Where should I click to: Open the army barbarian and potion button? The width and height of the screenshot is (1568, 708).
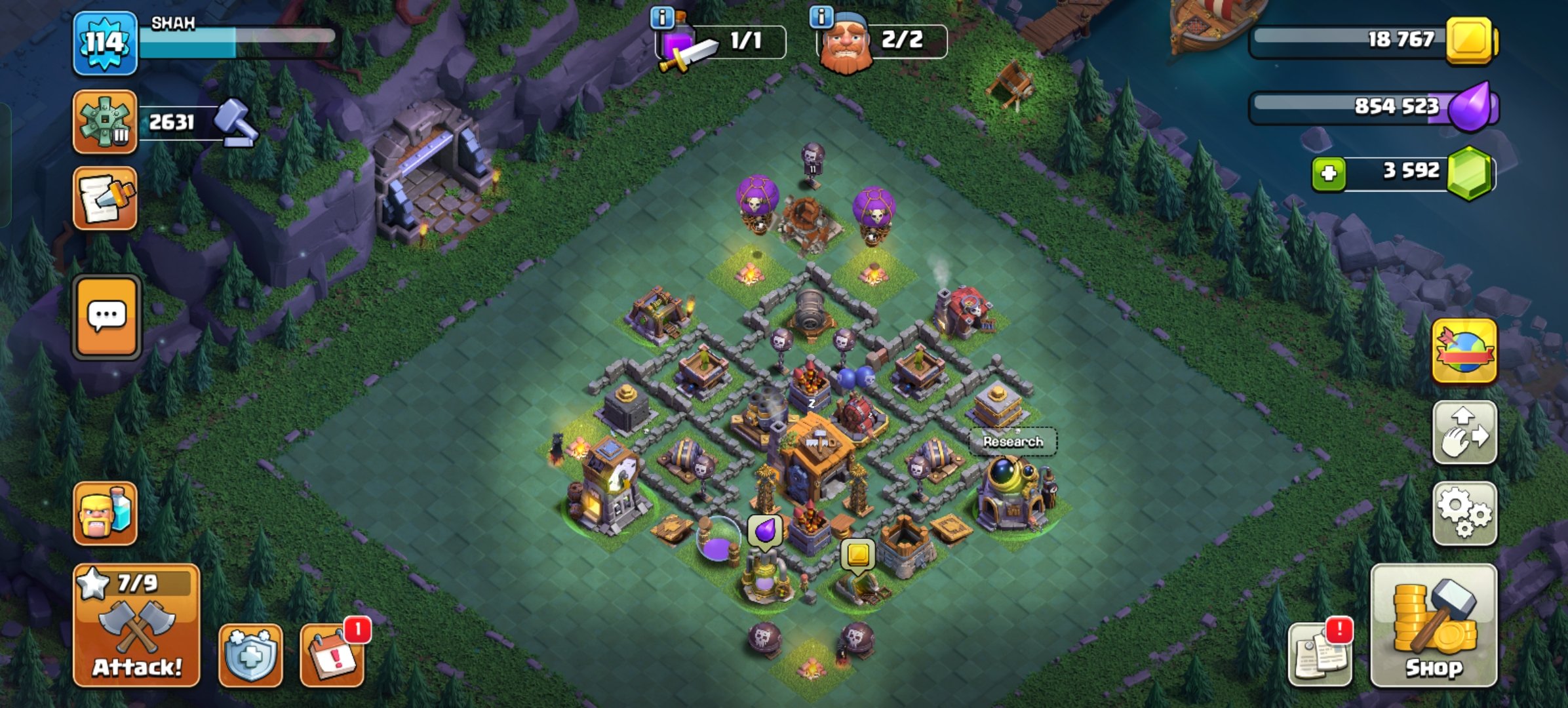tap(105, 514)
